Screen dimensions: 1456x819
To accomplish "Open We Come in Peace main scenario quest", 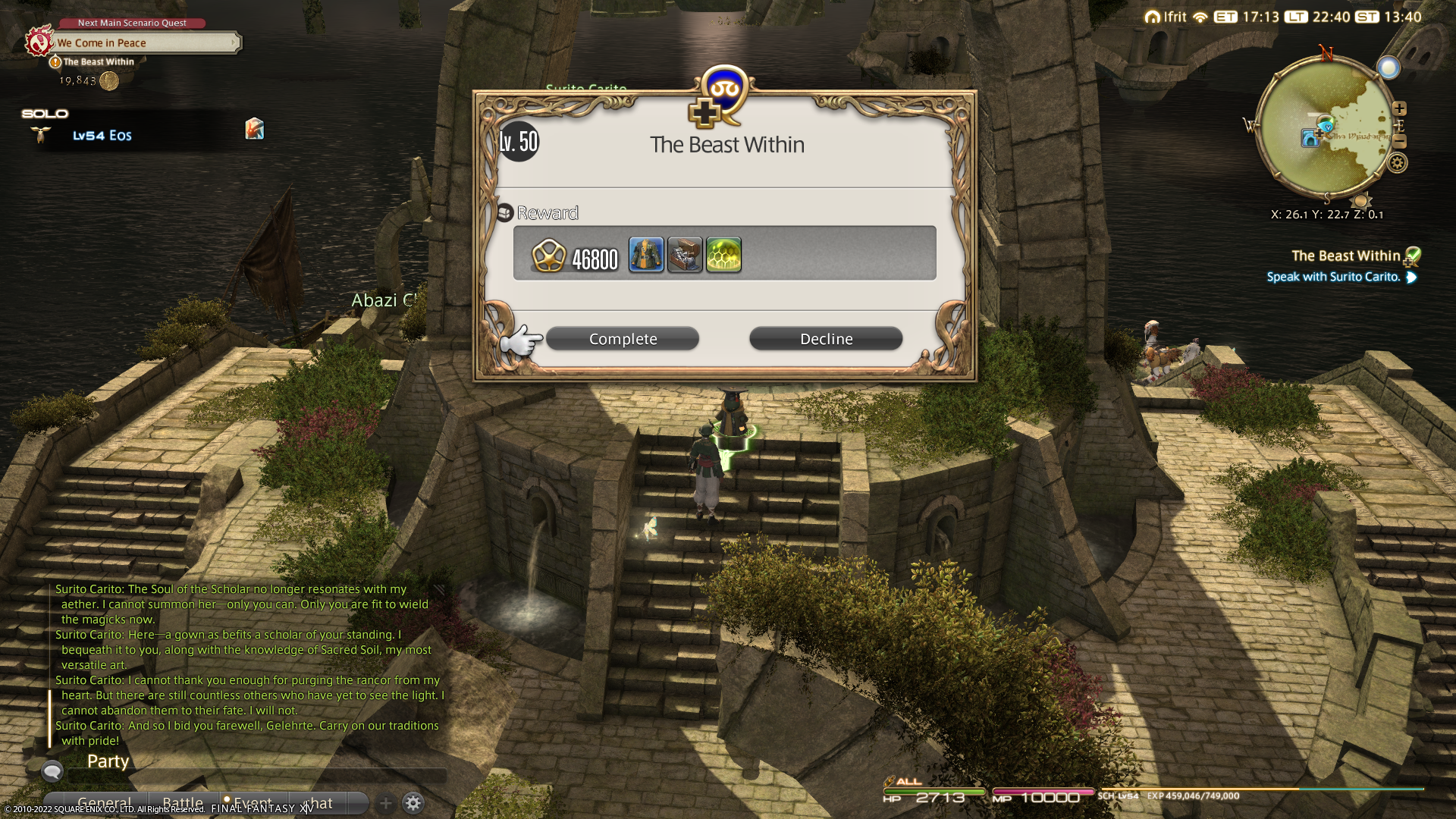I will [144, 43].
